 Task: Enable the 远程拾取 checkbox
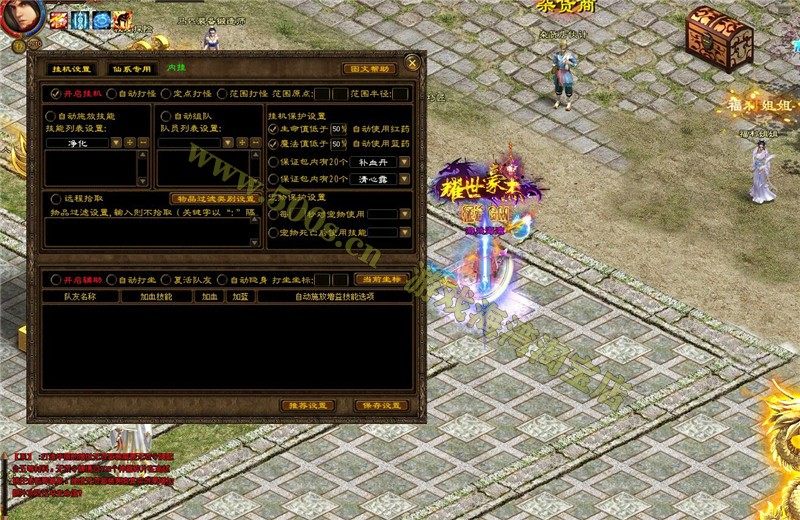(x=55, y=198)
